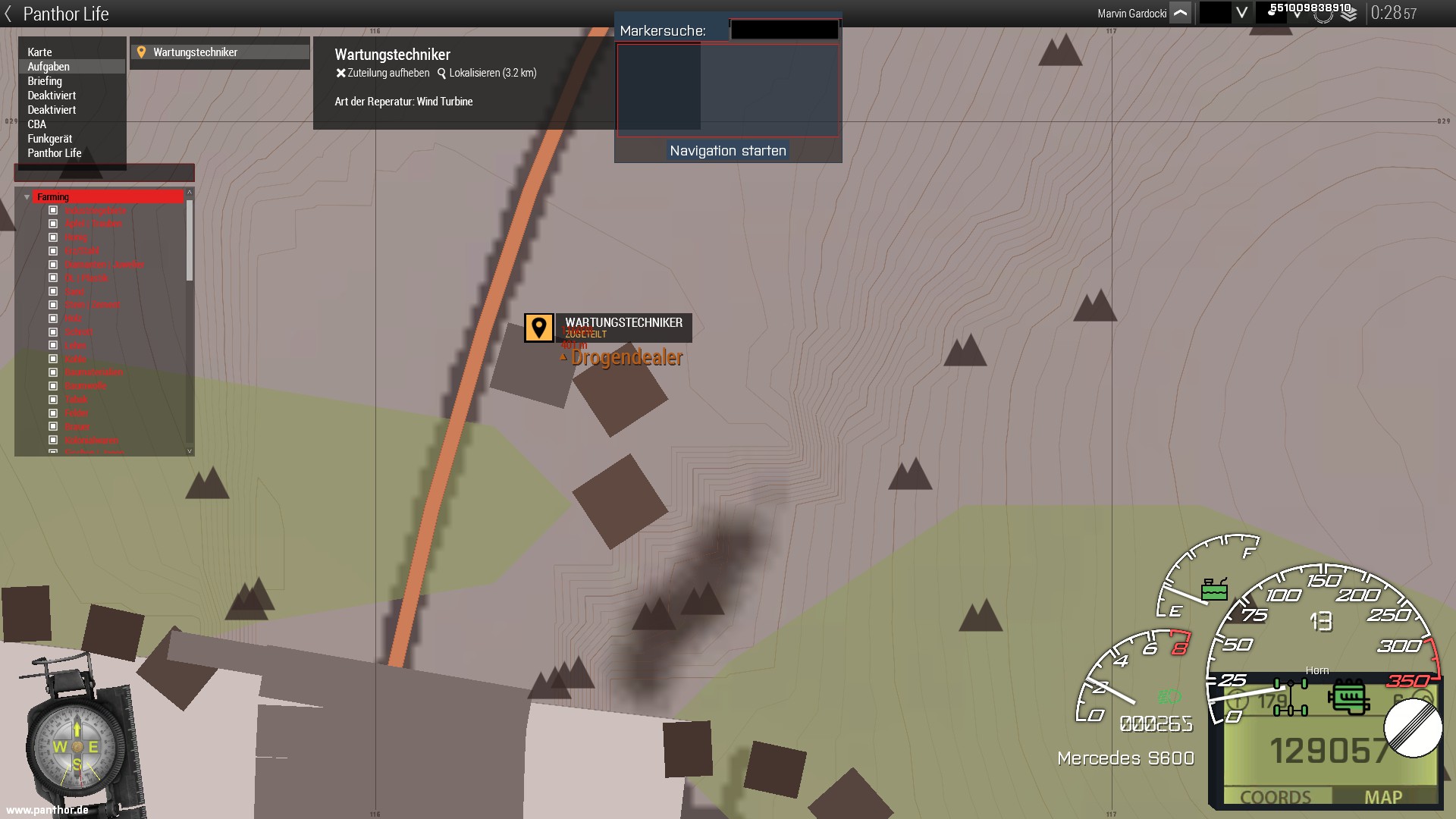The height and width of the screenshot is (819, 1456).
Task: Enable the Holz marker filter
Action: pos(53,318)
